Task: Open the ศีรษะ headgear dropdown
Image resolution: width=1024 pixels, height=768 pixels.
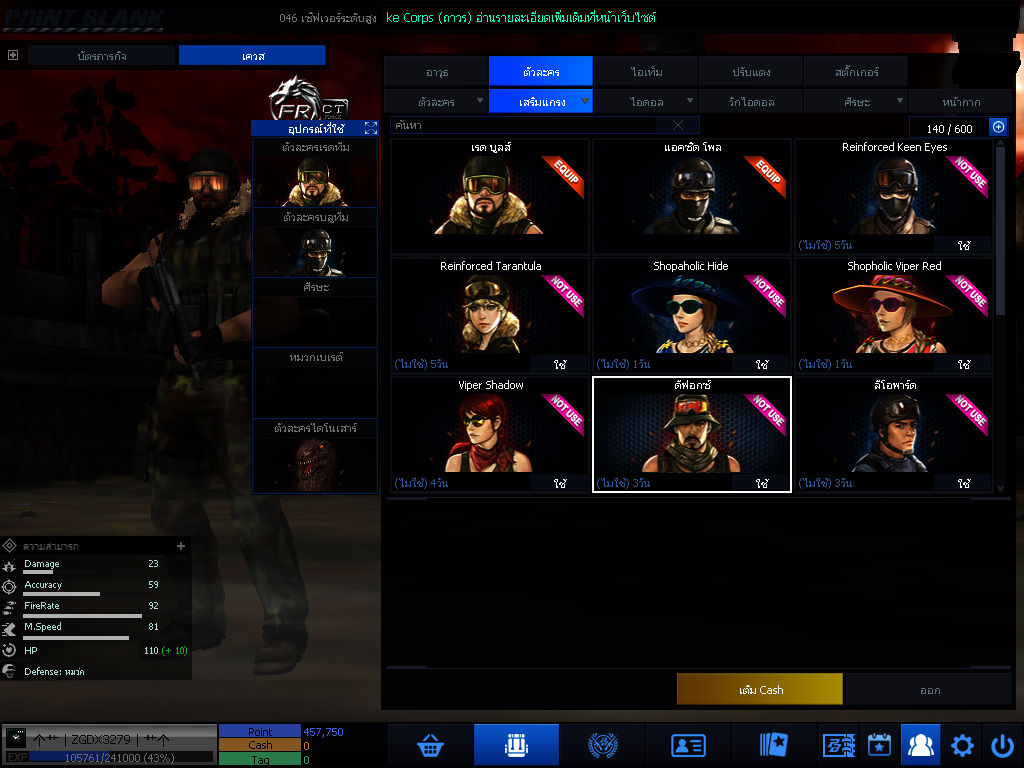Action: (x=855, y=101)
